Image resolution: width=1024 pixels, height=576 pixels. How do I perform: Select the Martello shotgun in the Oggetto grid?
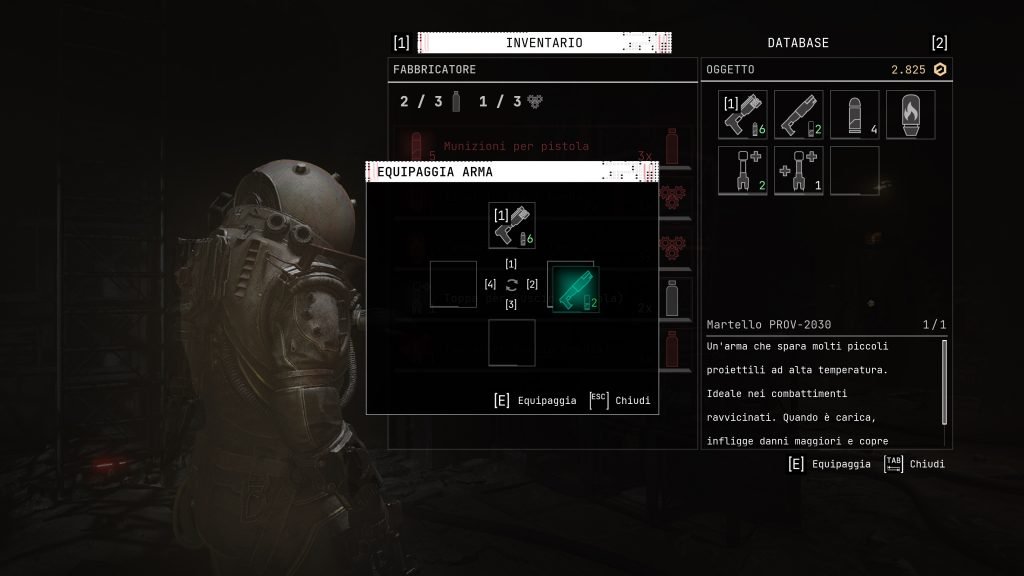798,115
